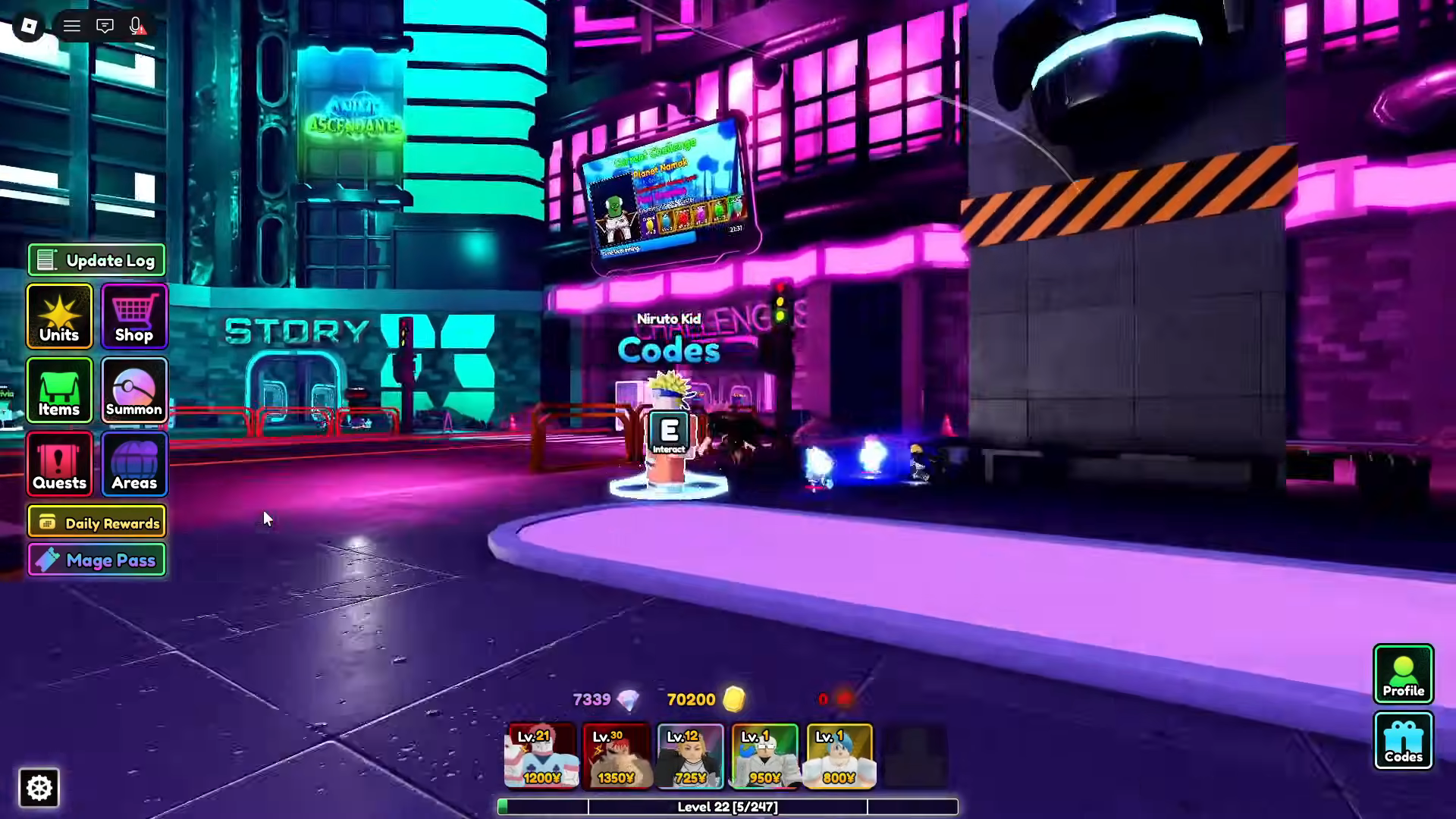
Task: Open the Update Log
Action: [x=96, y=260]
